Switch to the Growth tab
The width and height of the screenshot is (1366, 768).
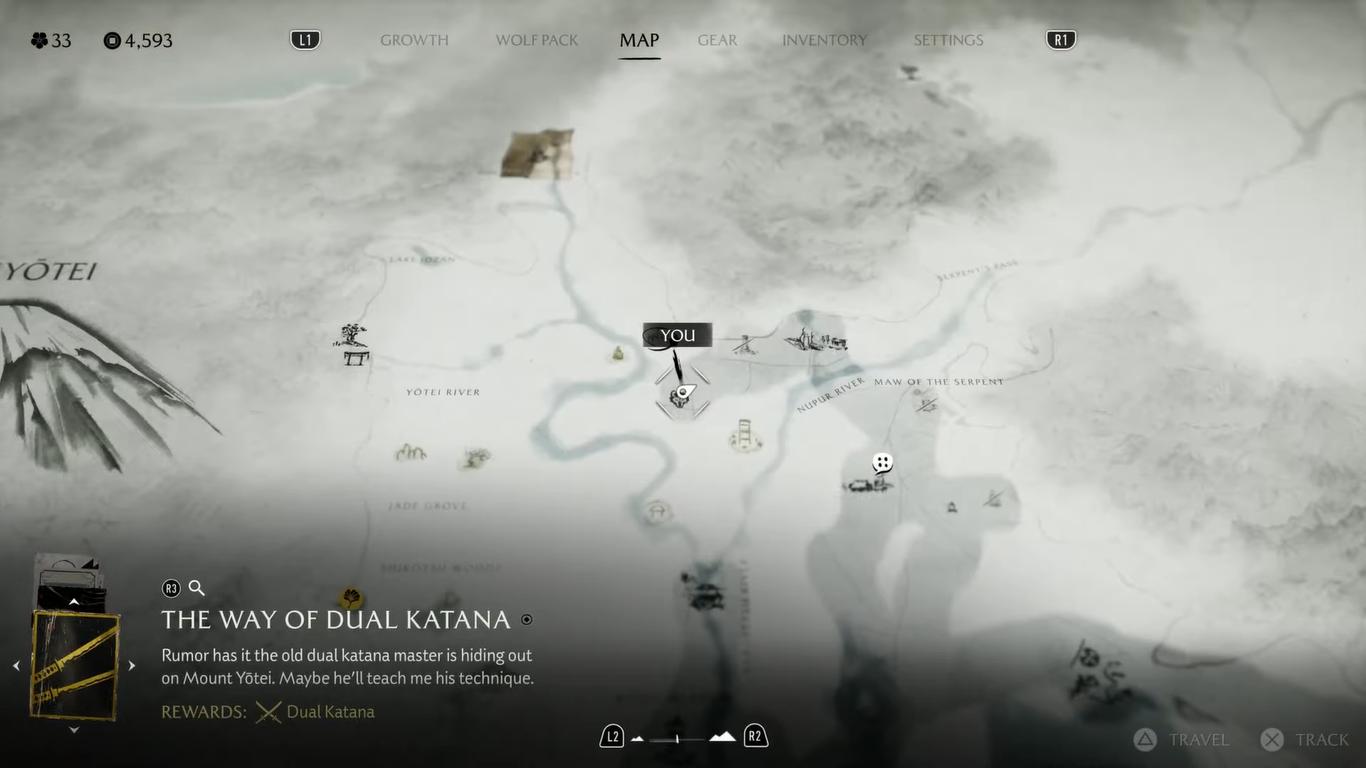(414, 40)
